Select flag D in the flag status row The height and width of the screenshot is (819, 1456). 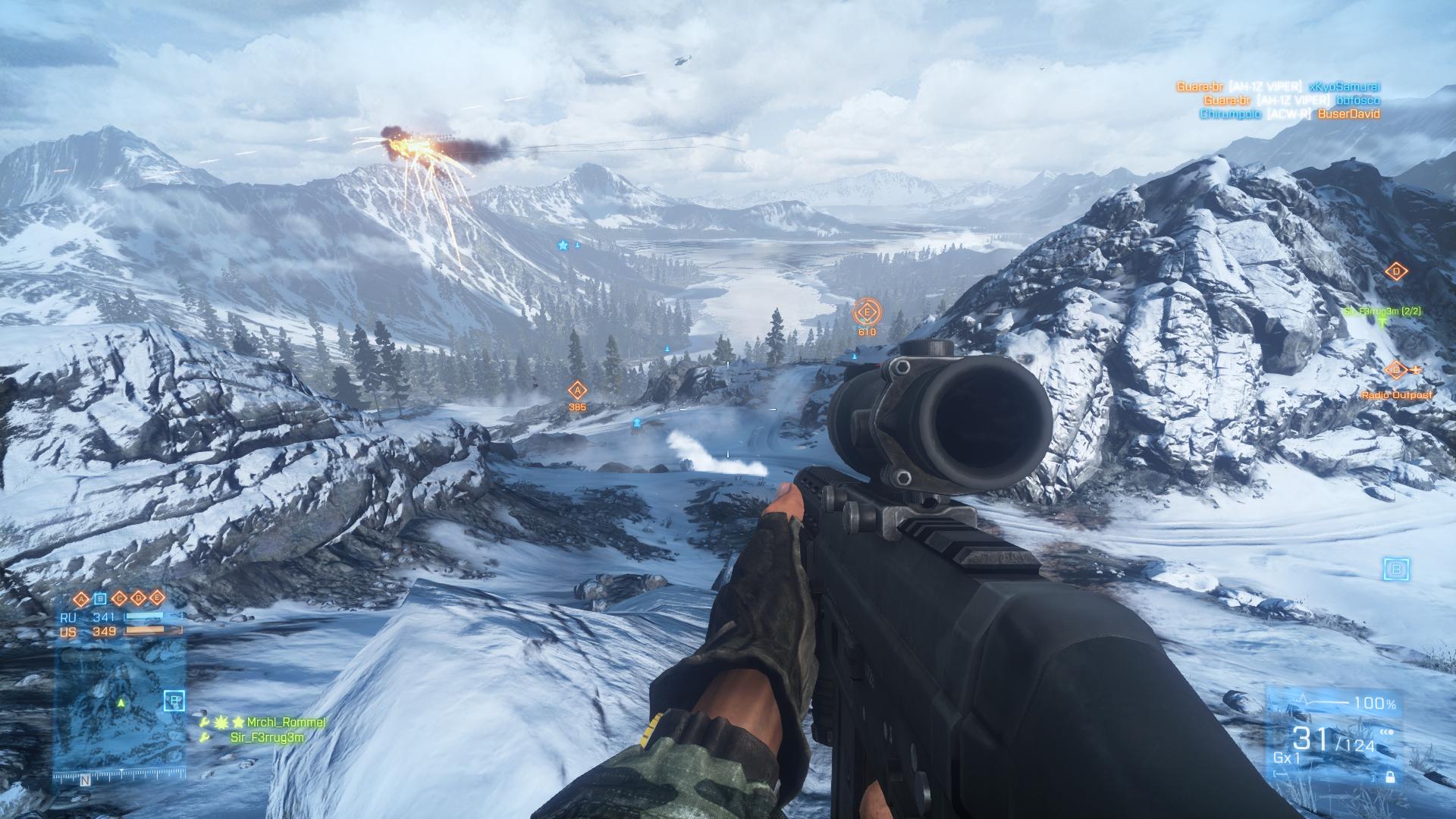pyautogui.click(x=138, y=598)
